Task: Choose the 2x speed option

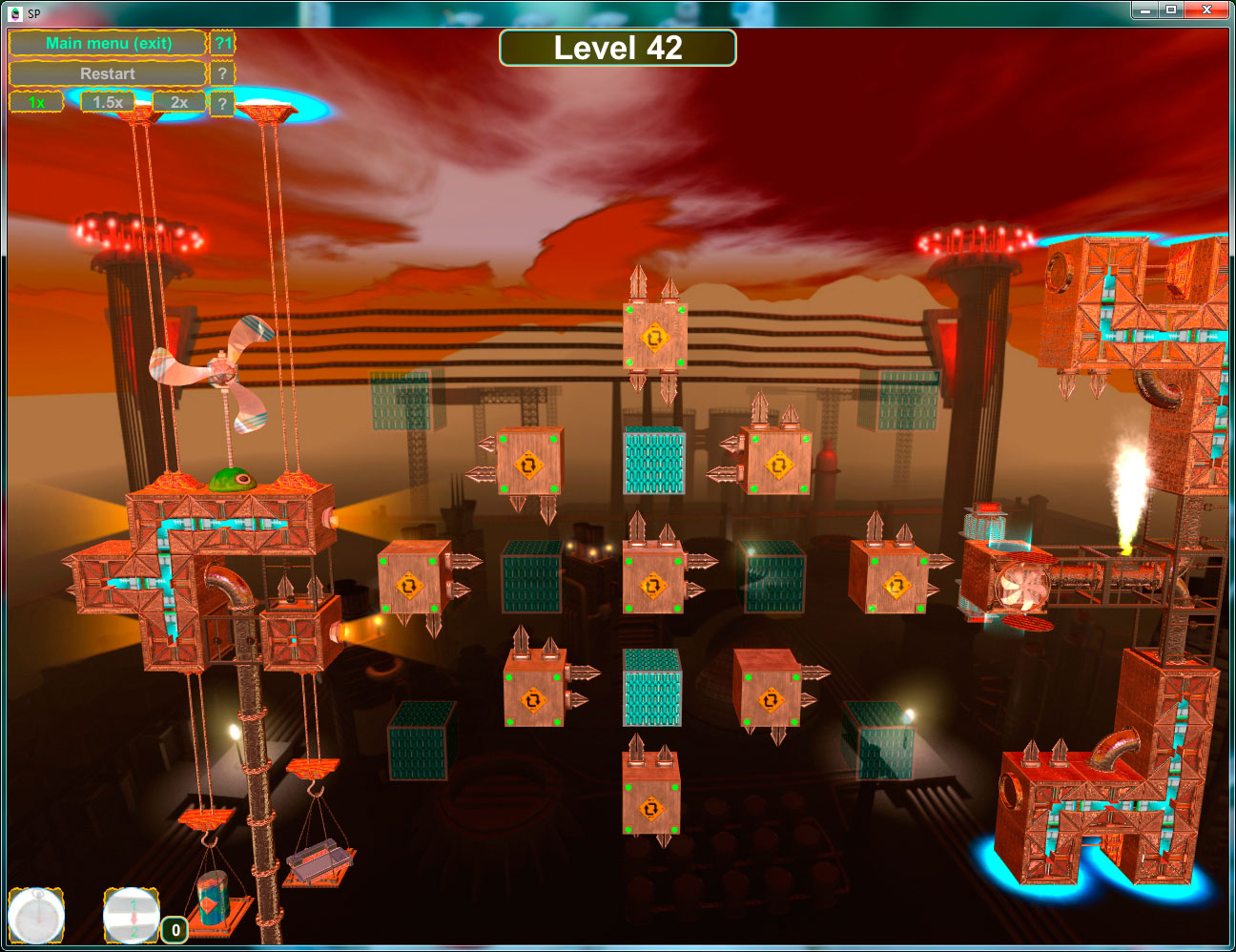Action: click(179, 102)
